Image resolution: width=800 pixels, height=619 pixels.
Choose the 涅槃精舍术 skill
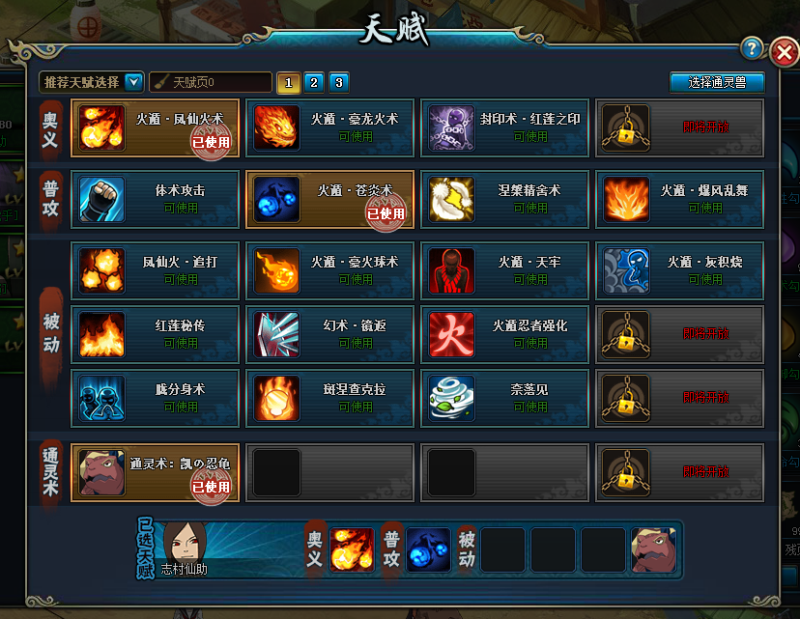click(x=504, y=198)
